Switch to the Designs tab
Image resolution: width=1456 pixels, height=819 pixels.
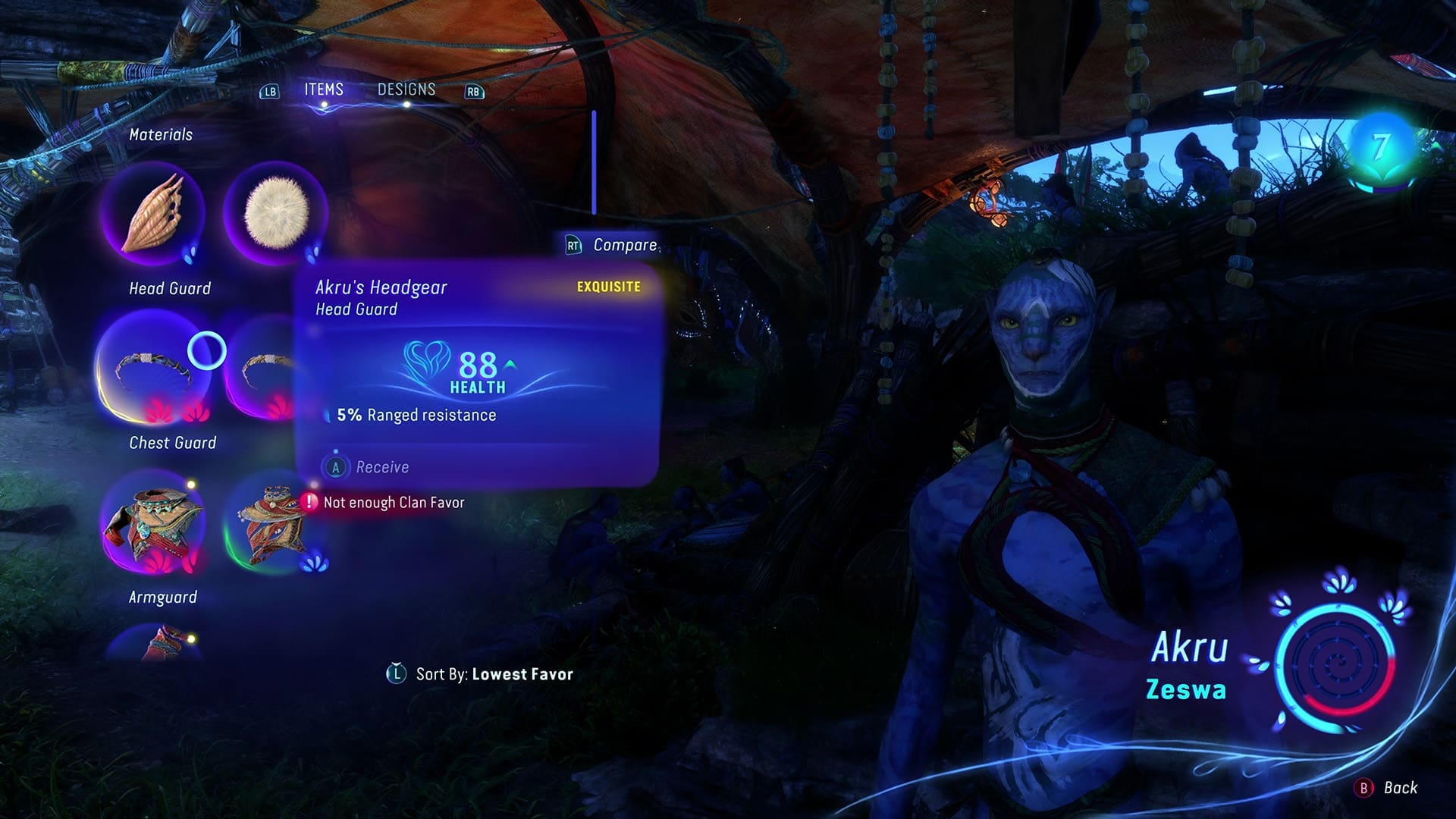(406, 89)
